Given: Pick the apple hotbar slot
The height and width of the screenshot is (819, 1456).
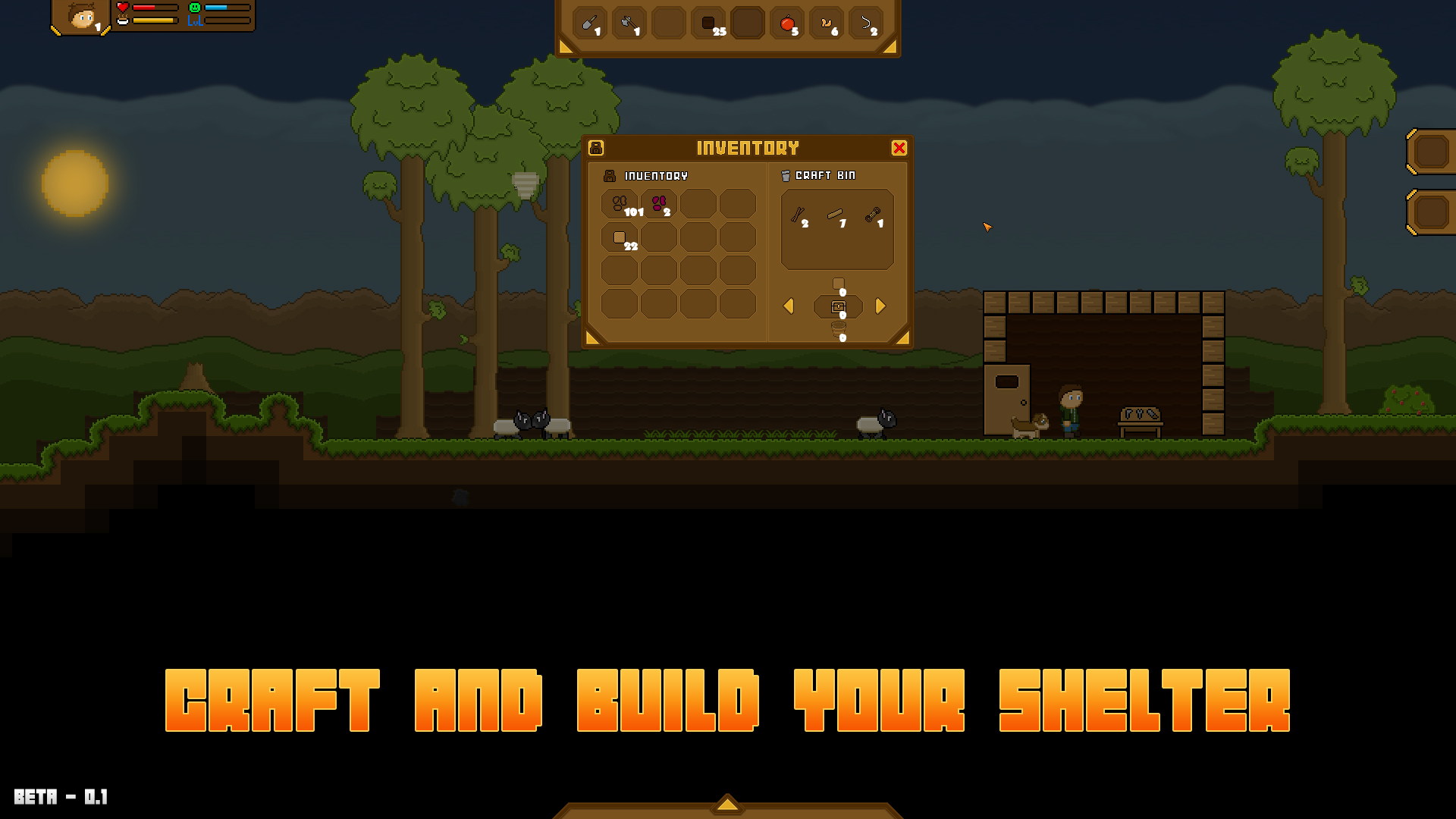Looking at the screenshot, I should click(x=786, y=23).
